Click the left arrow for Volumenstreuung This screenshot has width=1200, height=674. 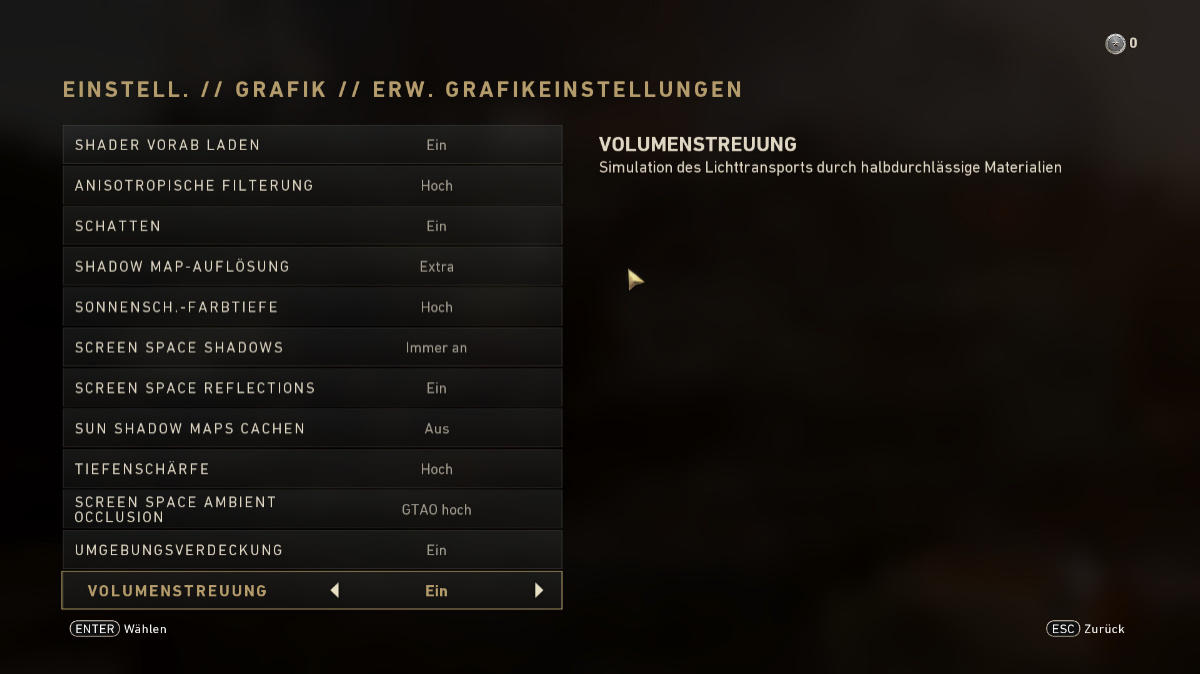[x=335, y=591]
